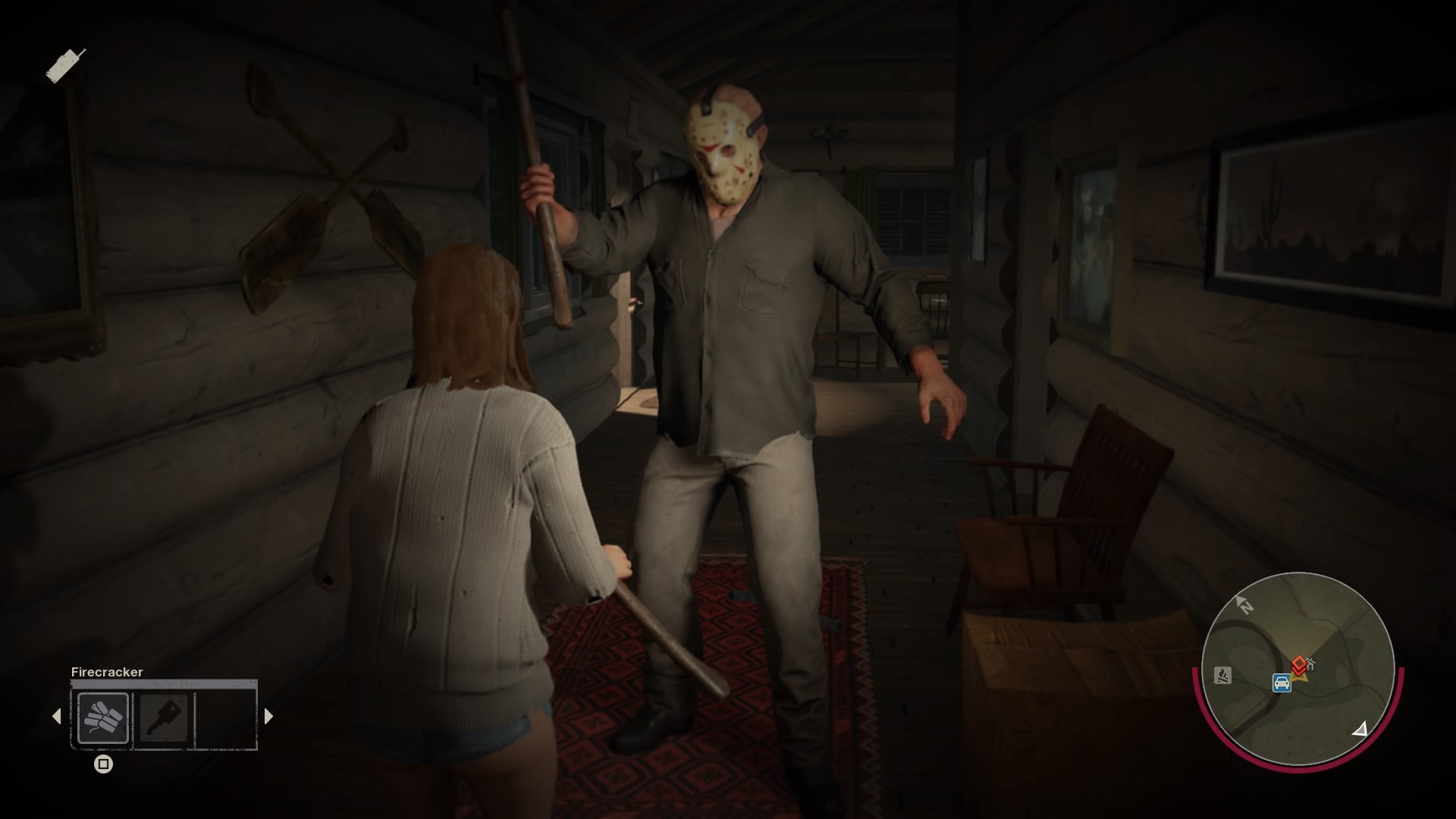The width and height of the screenshot is (1456, 819).
Task: Click the house icon on the minimap
Action: click(x=1310, y=663)
